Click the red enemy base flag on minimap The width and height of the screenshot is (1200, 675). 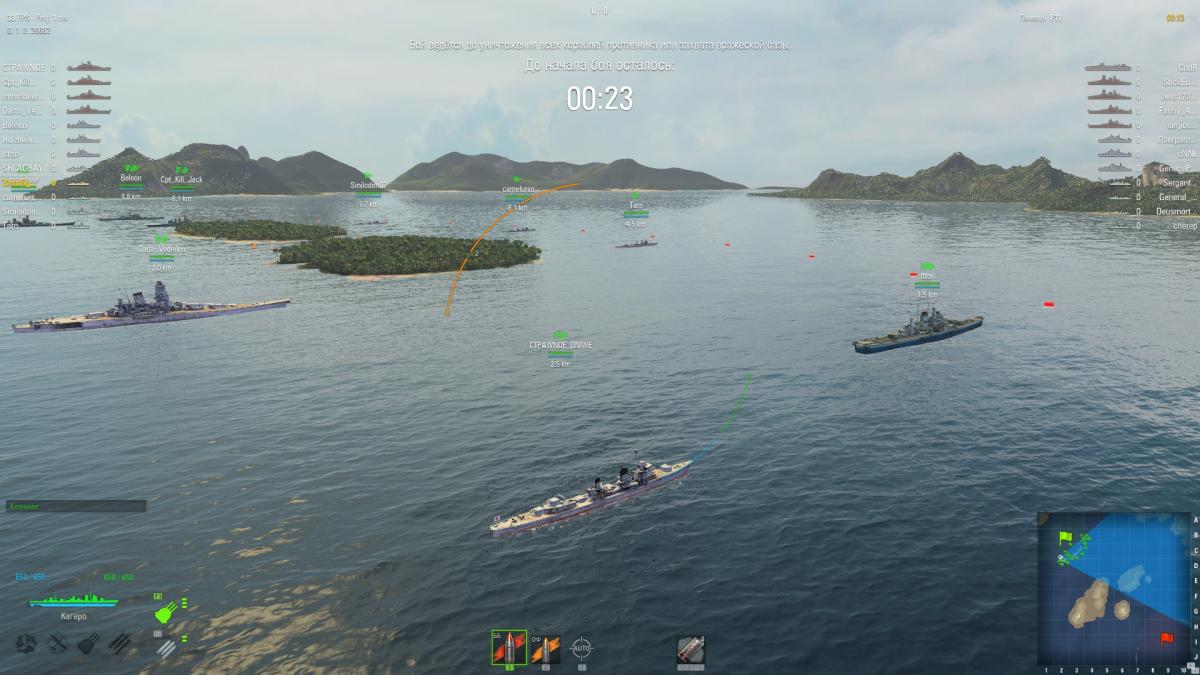pos(1164,637)
